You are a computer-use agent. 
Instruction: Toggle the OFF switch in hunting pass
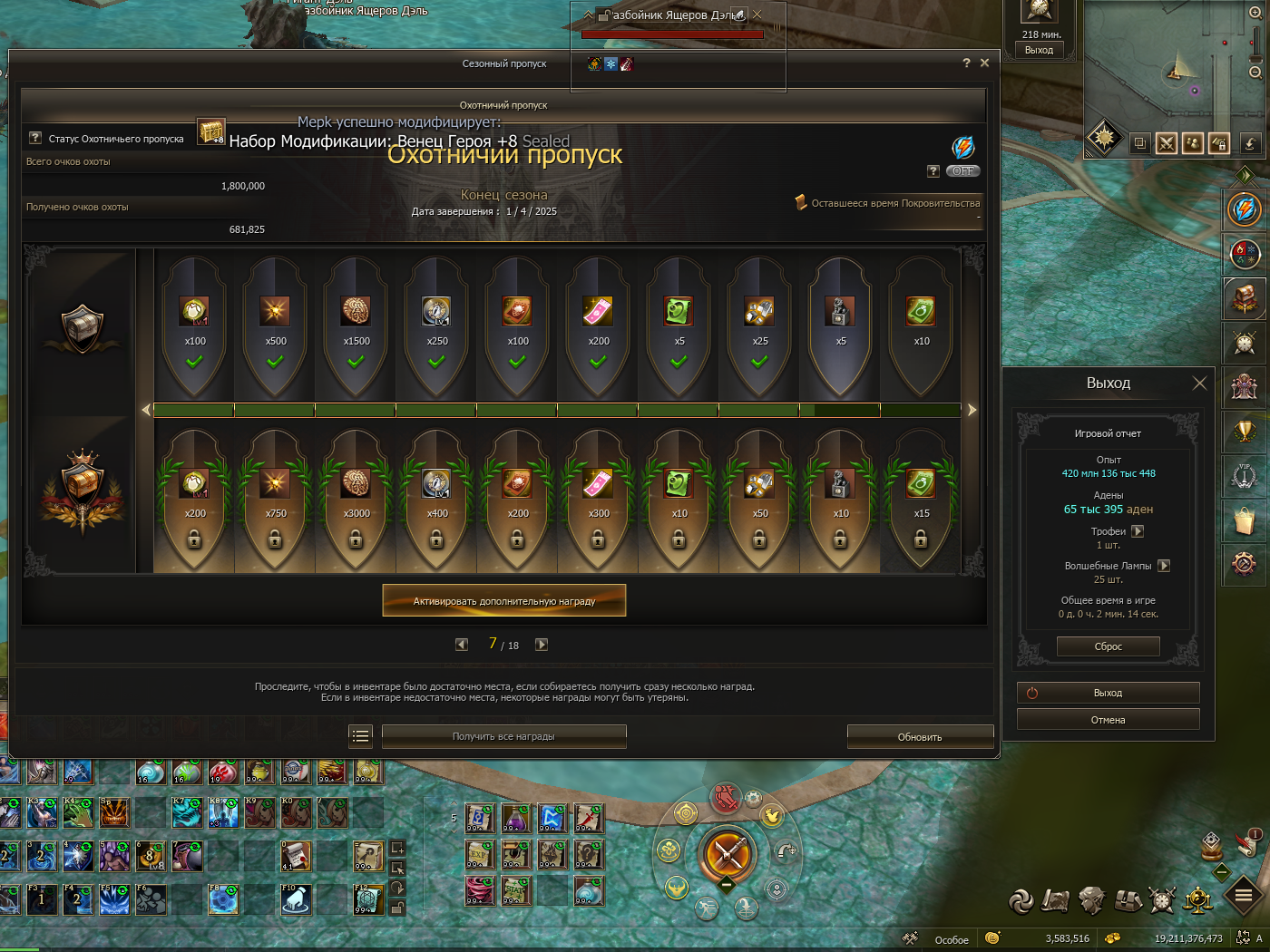click(x=963, y=170)
